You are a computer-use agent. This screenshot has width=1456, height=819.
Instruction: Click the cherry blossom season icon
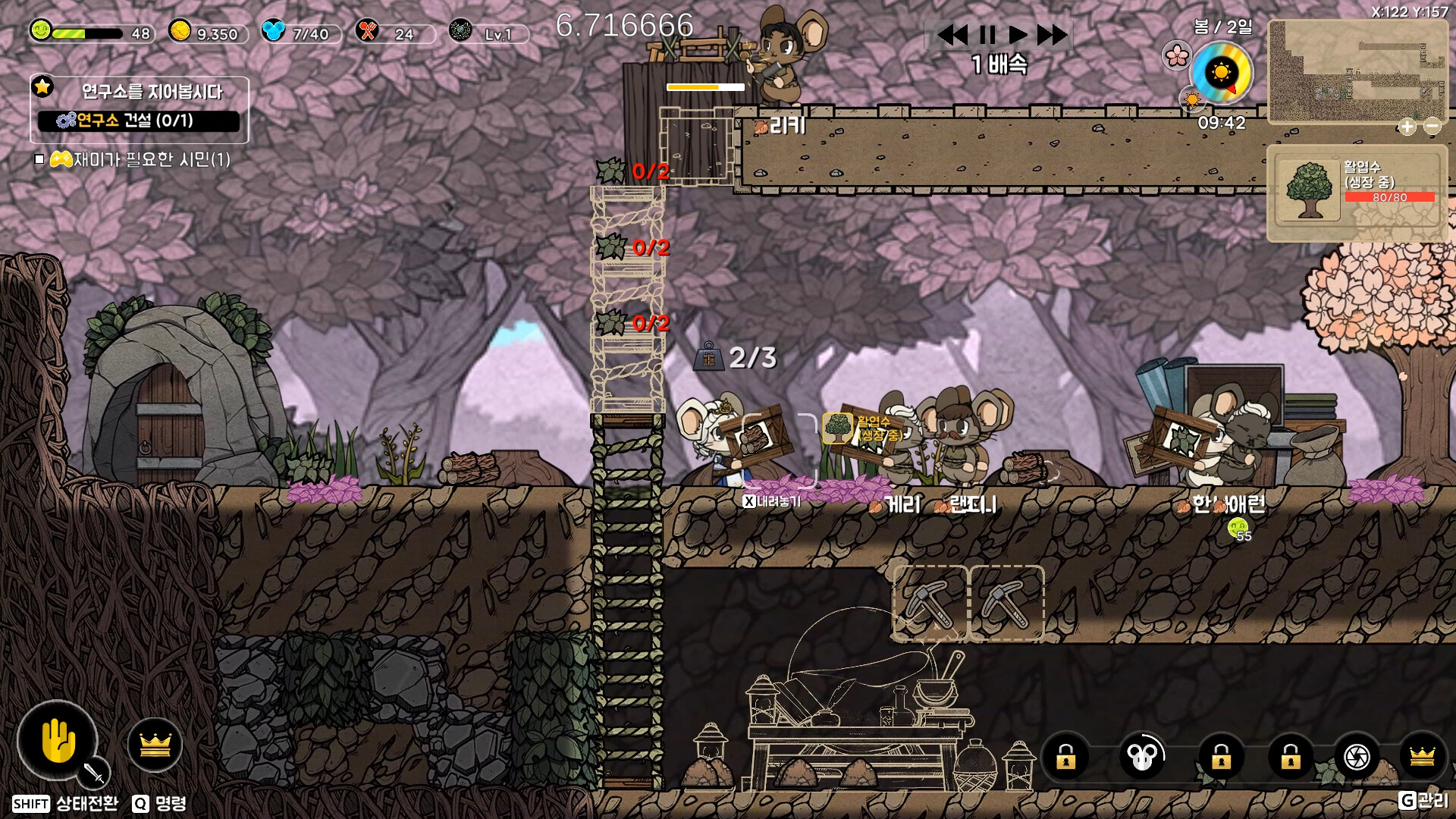coord(1176,55)
